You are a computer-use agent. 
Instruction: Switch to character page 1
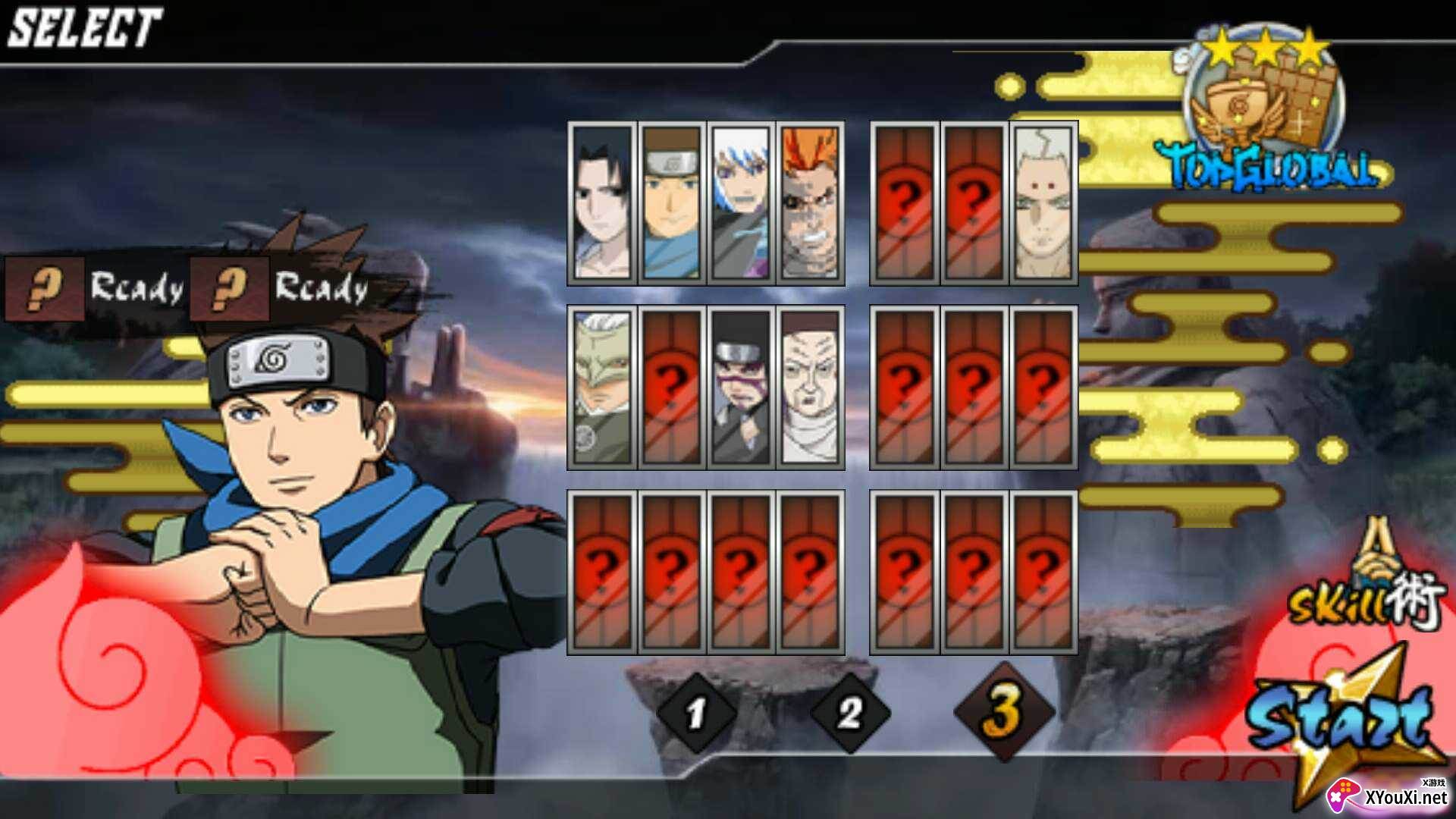(x=696, y=714)
